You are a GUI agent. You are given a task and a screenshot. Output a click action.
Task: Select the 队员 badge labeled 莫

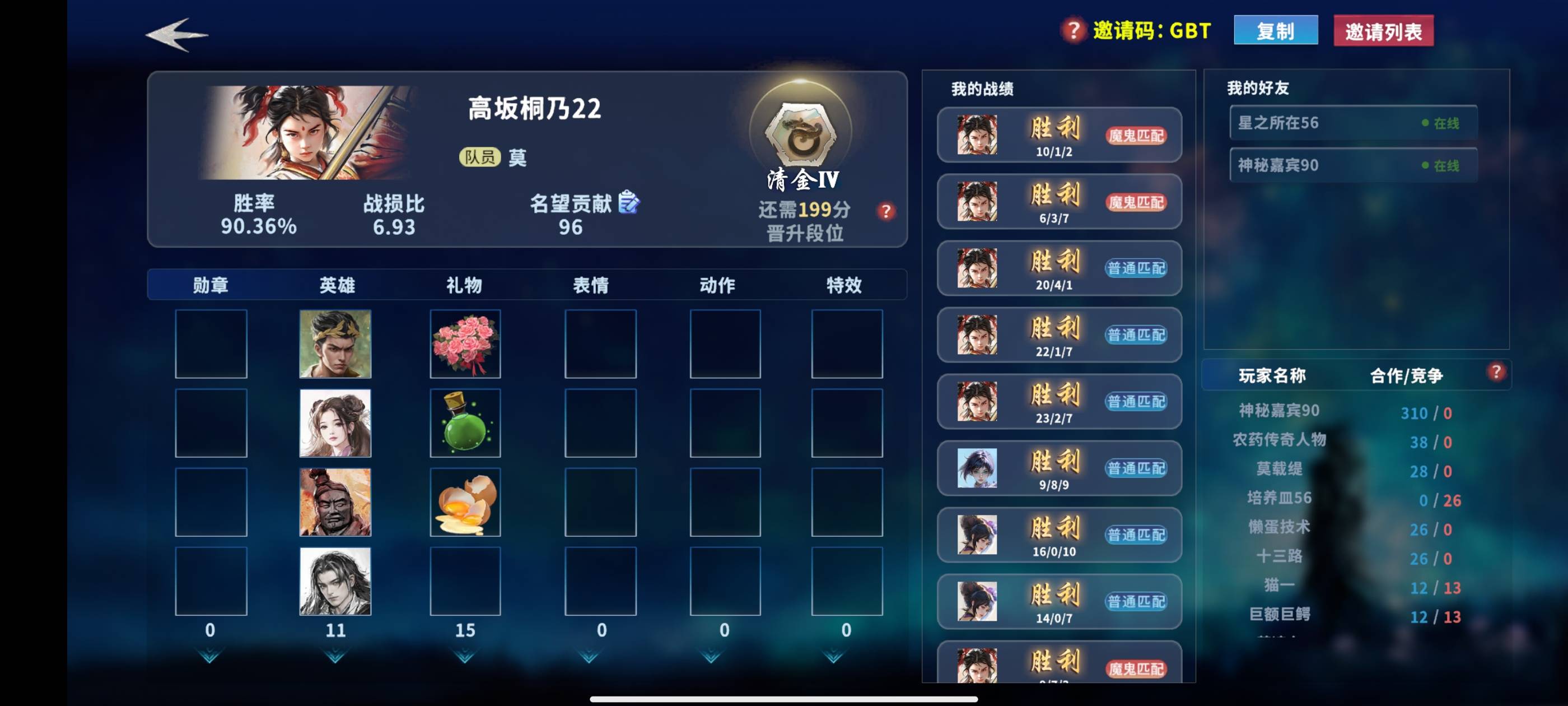click(x=482, y=158)
